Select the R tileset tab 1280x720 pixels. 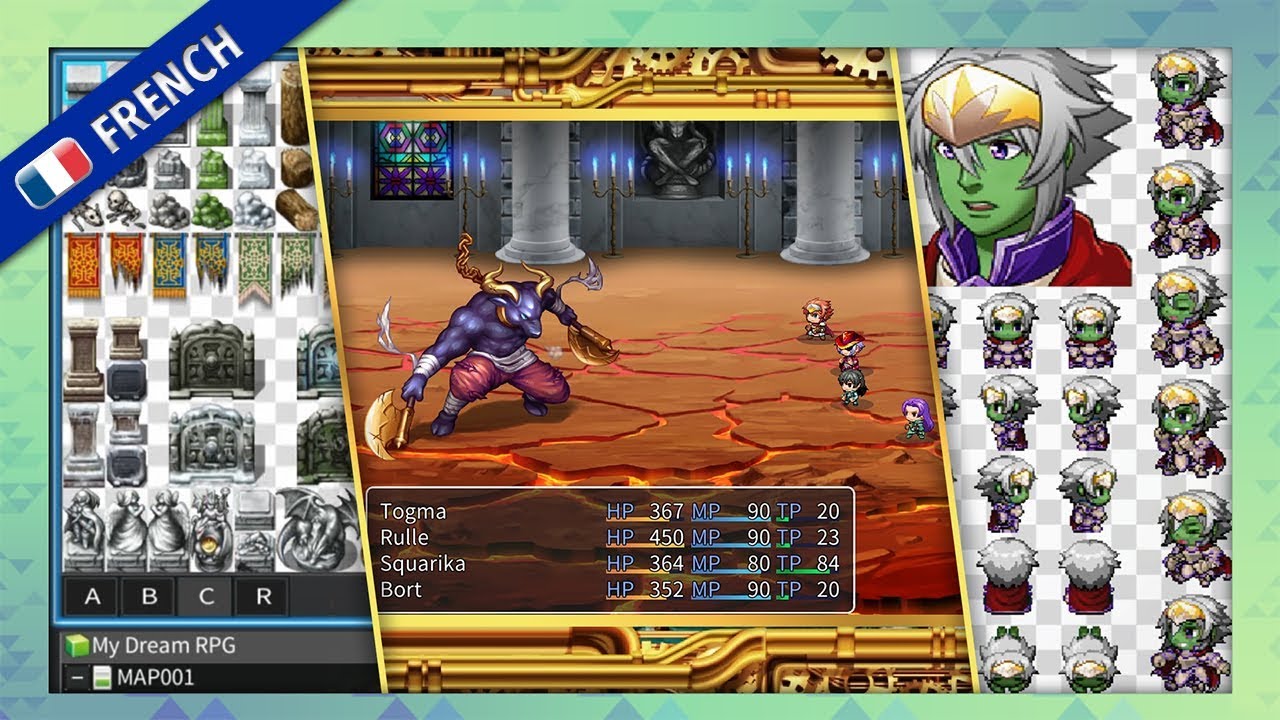264,597
